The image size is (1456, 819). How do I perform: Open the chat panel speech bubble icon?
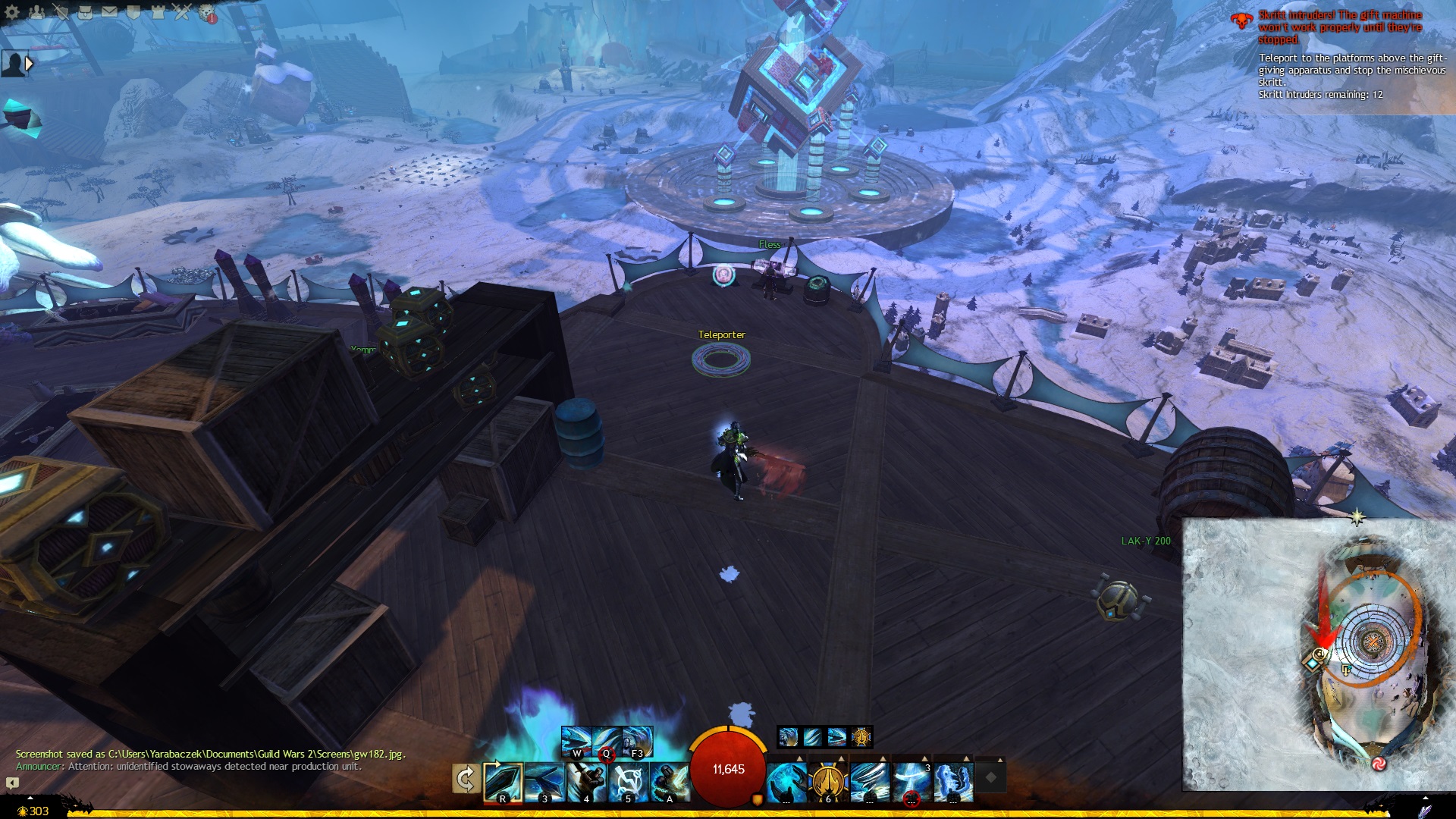point(12,783)
